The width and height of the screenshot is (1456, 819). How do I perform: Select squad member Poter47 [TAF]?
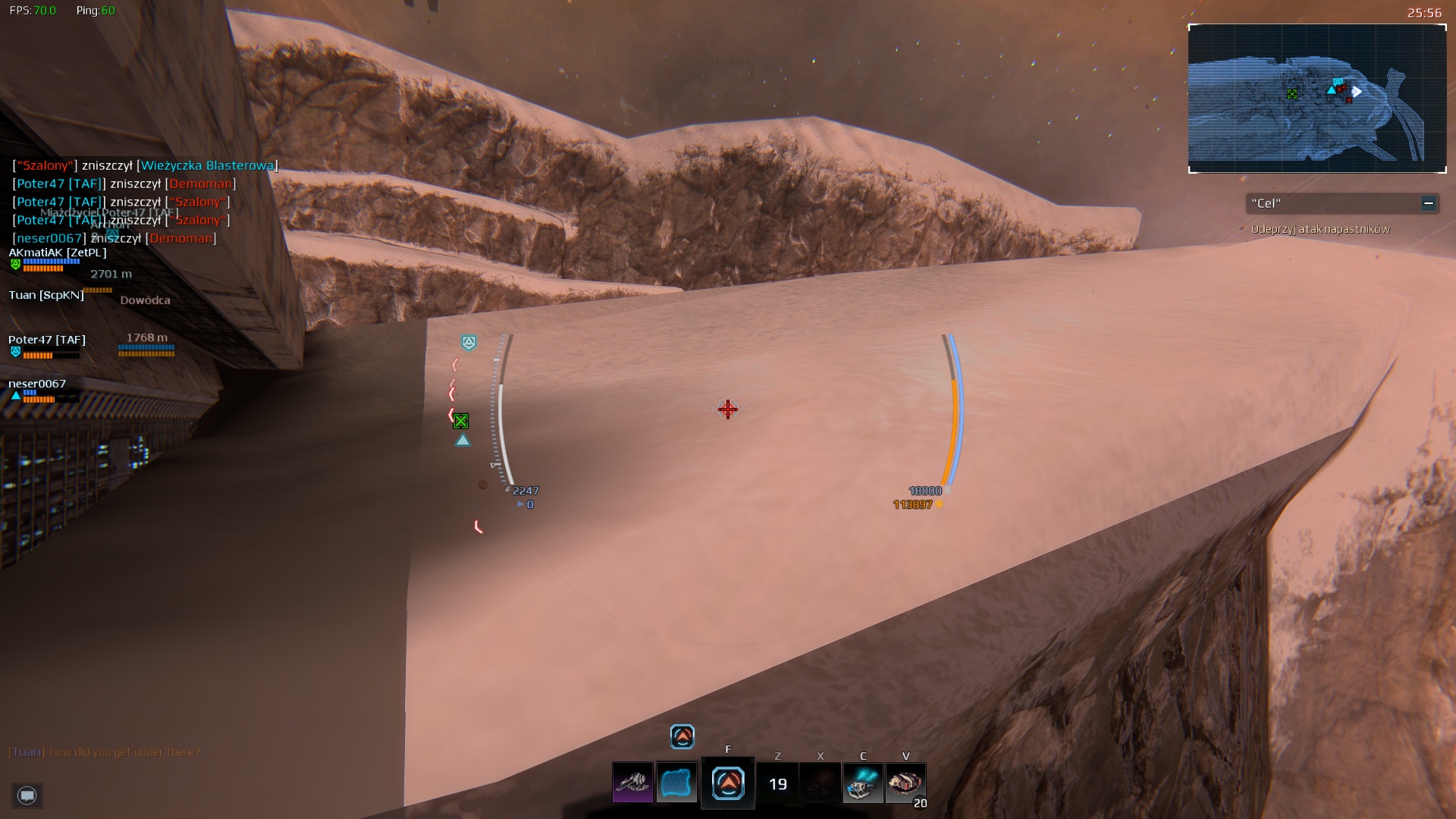47,340
